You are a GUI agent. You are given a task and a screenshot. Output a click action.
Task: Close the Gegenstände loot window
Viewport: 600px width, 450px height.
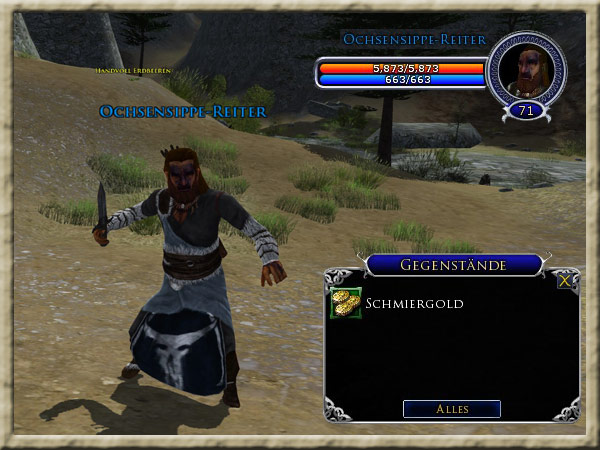pos(565,281)
